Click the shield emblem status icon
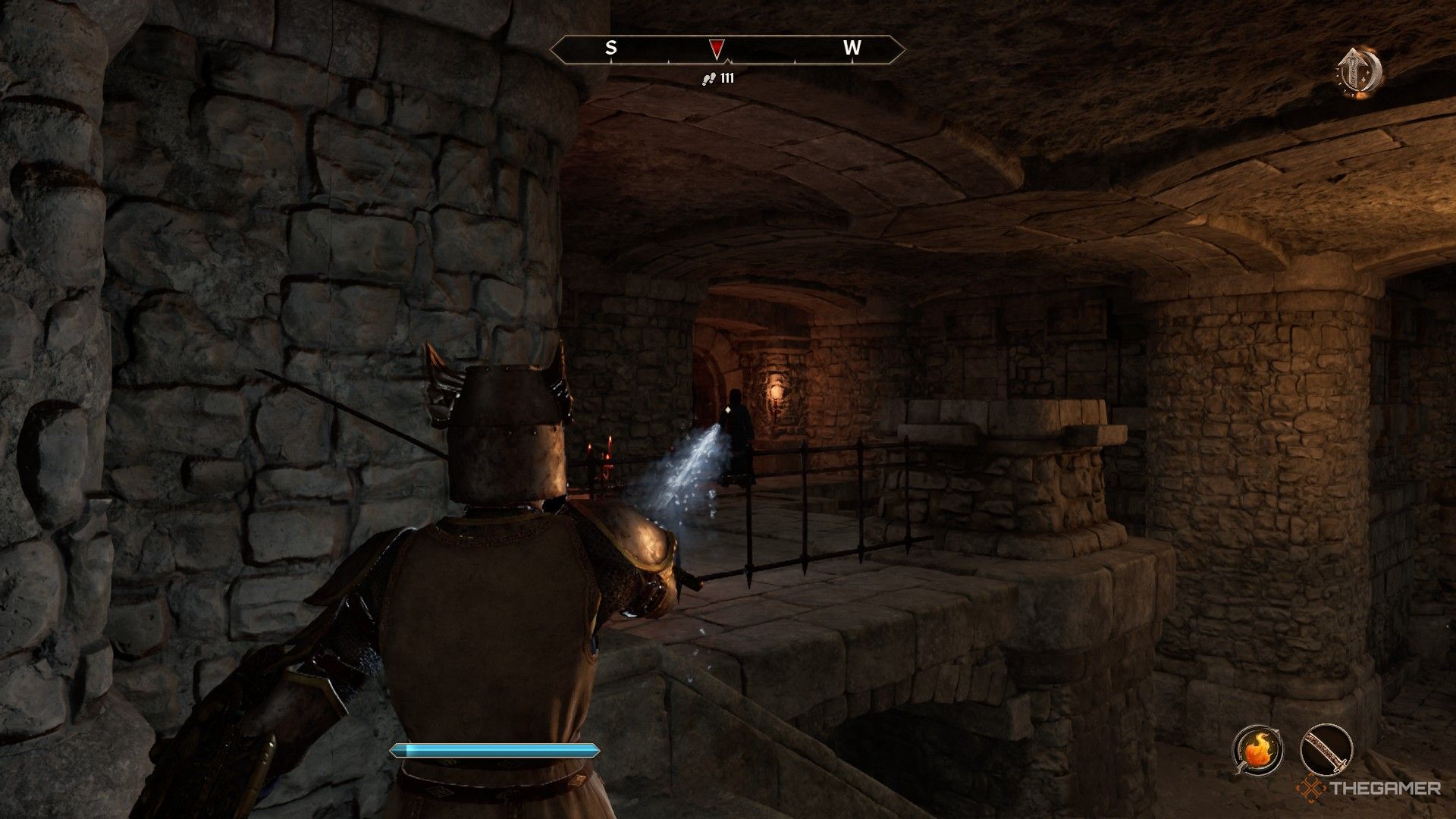 [x=1359, y=72]
